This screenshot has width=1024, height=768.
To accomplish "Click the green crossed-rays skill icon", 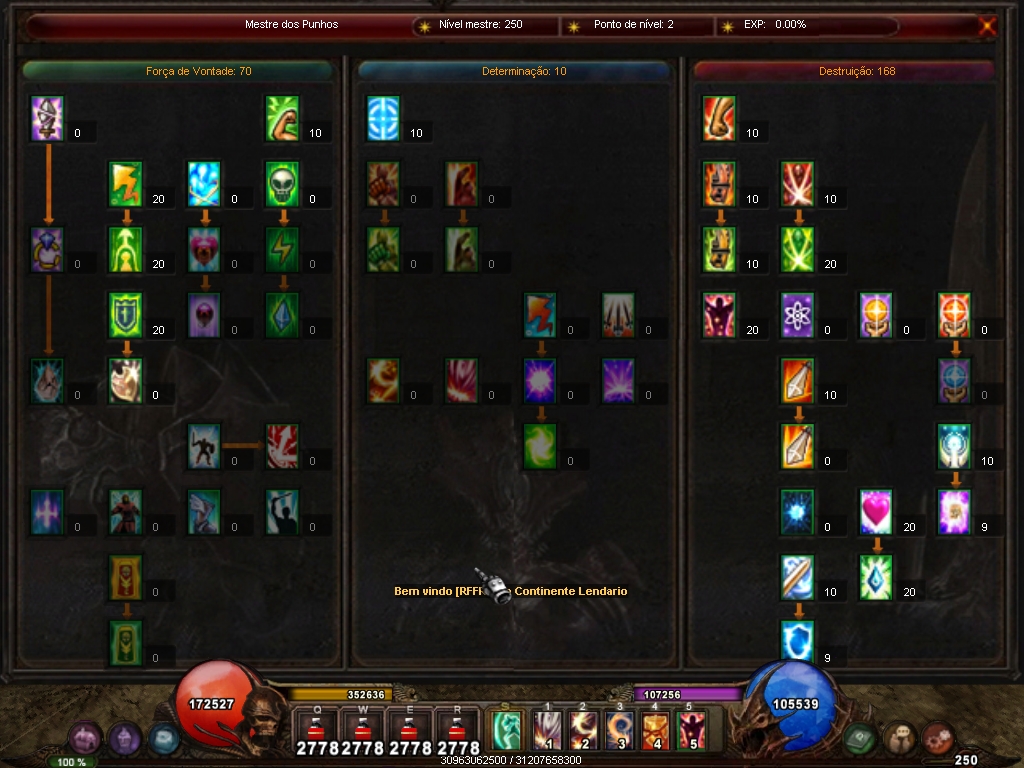I will pos(797,250).
